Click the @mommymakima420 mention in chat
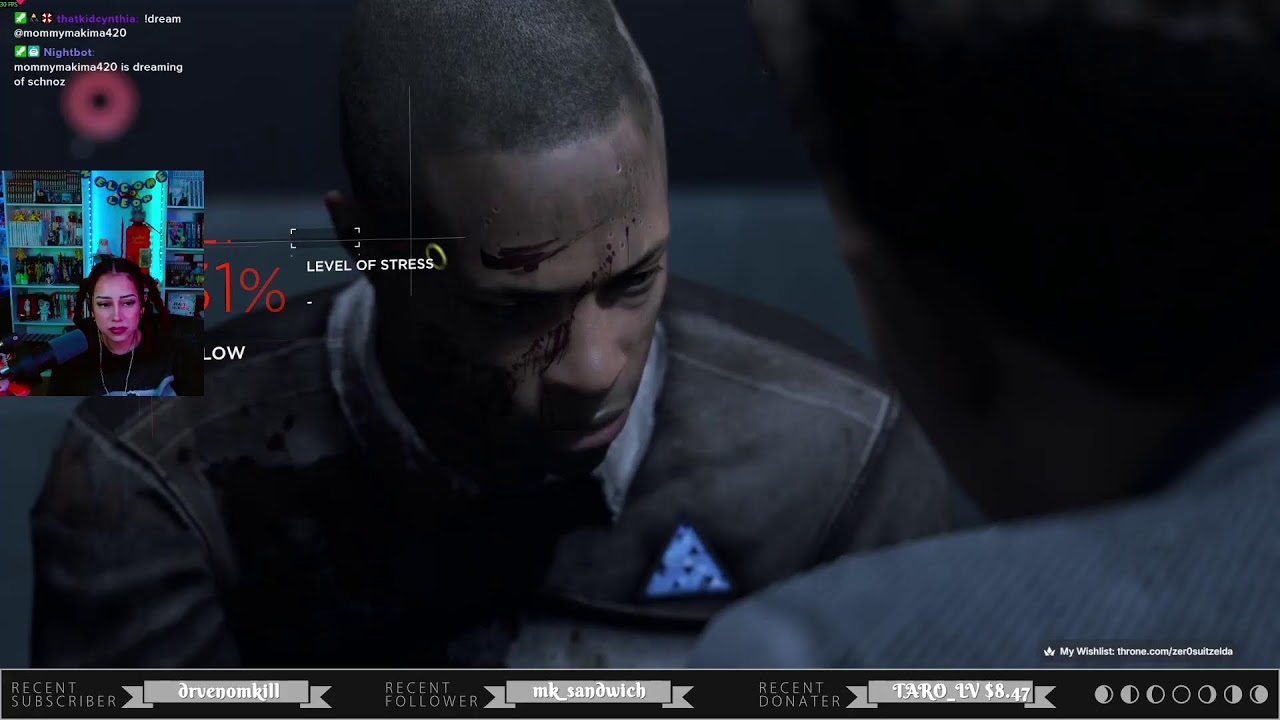 pos(69,31)
